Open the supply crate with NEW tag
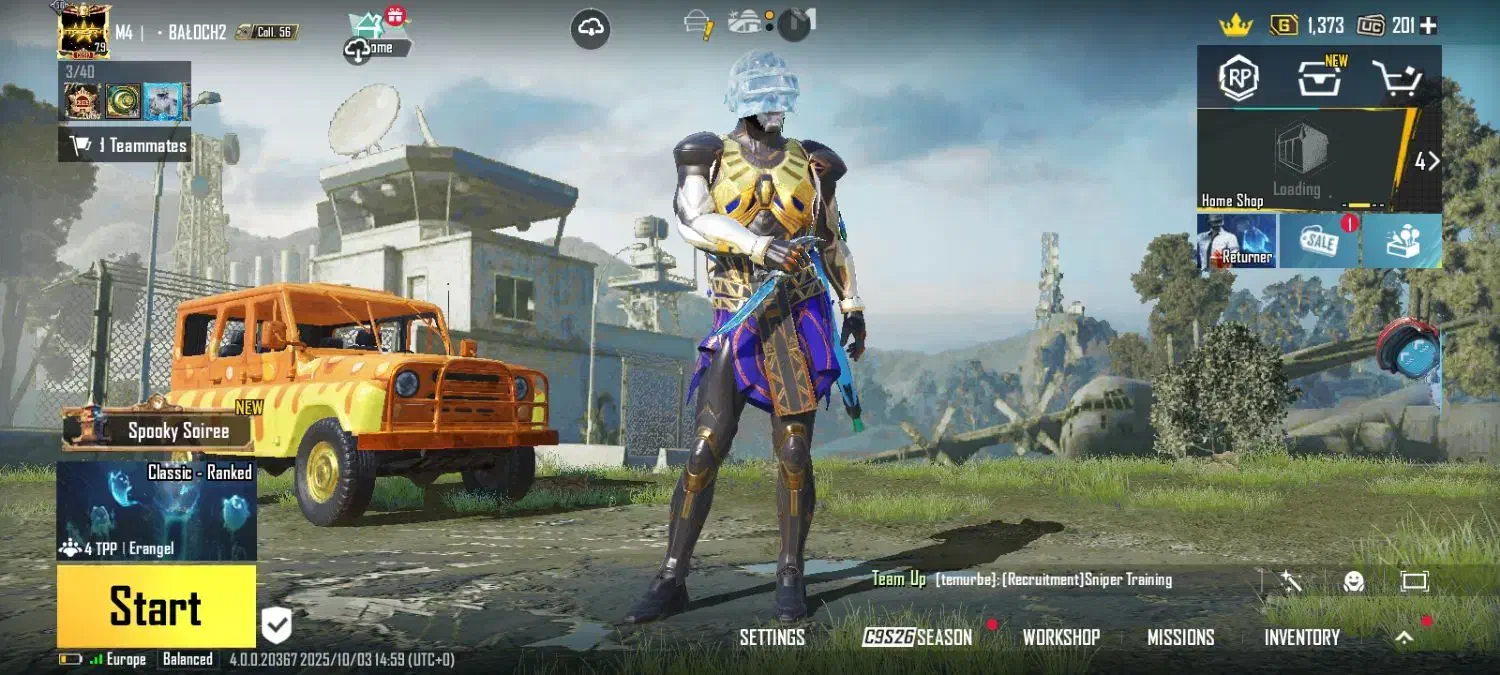 point(1320,78)
